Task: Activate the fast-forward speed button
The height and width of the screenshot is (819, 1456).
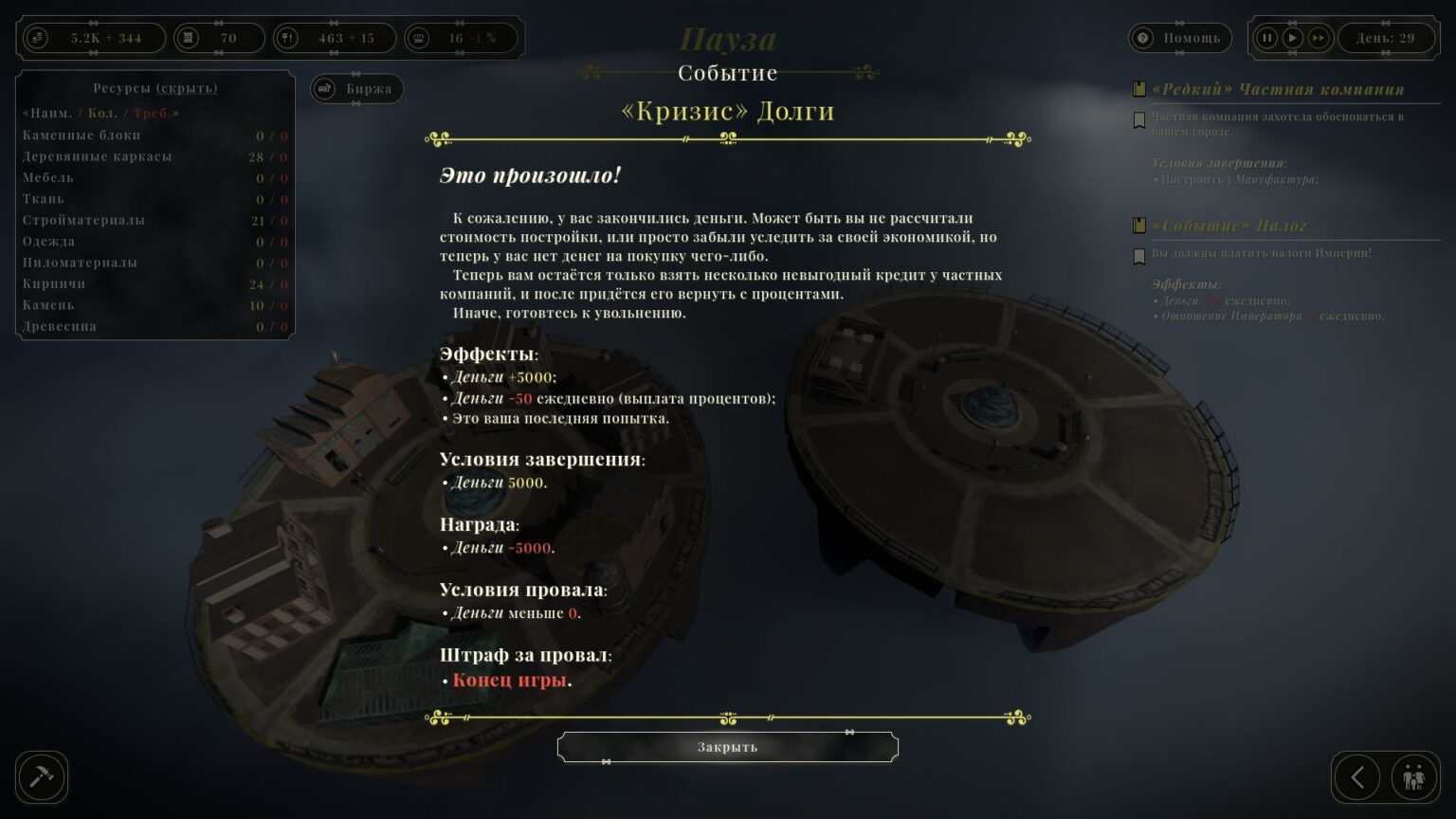Action: [1319, 38]
